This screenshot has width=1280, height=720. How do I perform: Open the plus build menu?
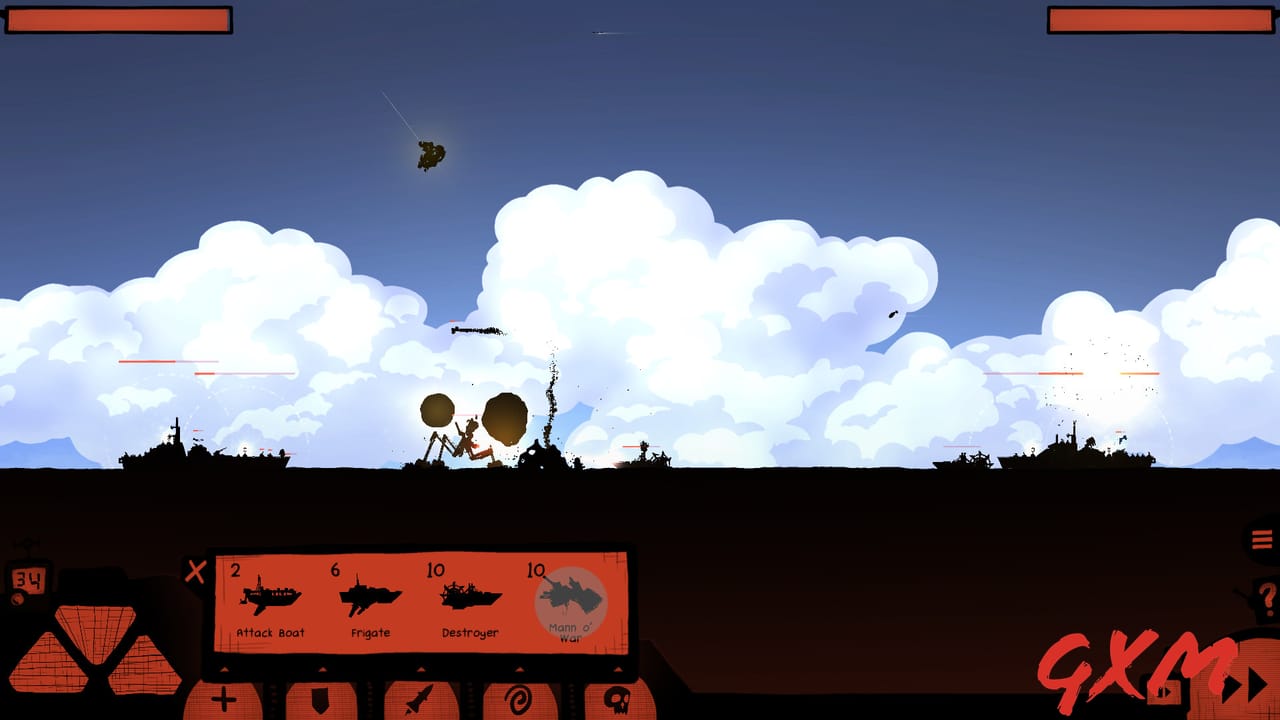tap(224, 700)
